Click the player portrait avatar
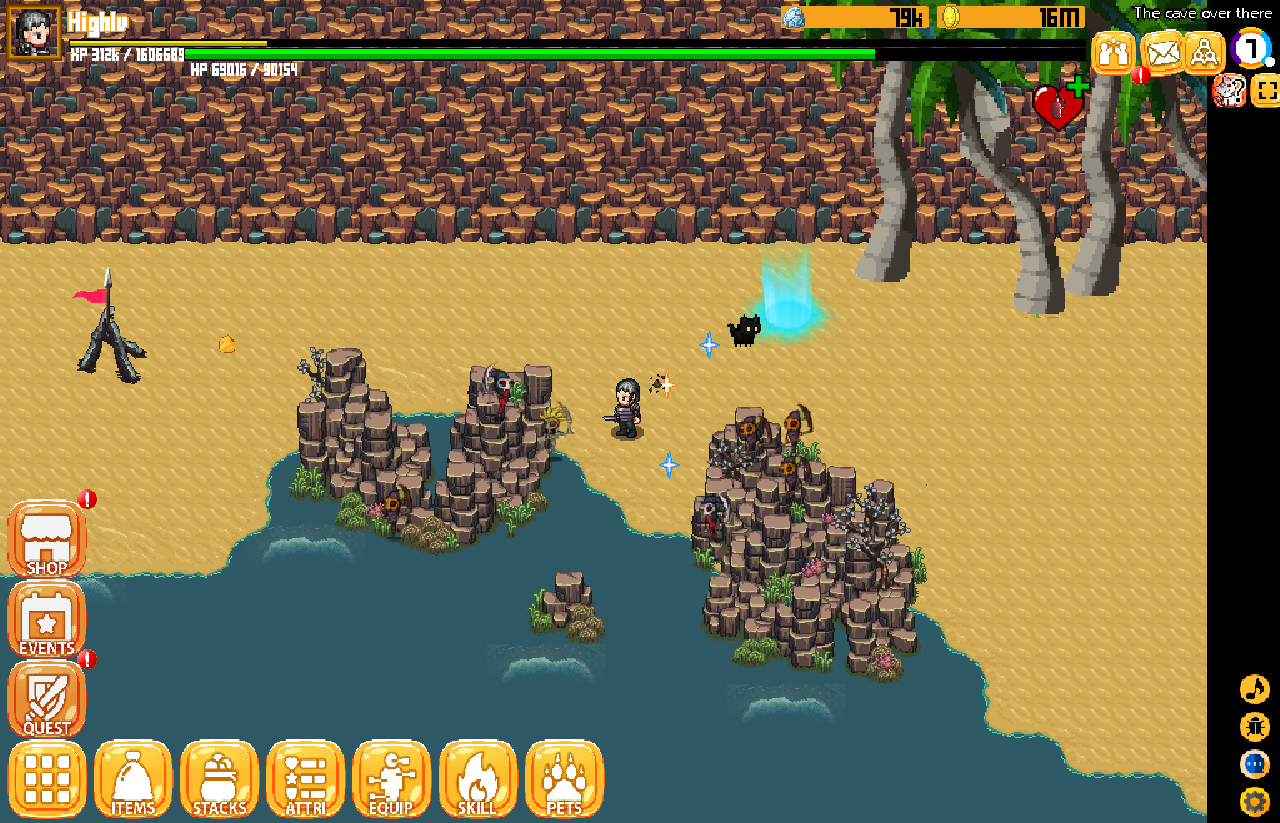 click(x=35, y=34)
